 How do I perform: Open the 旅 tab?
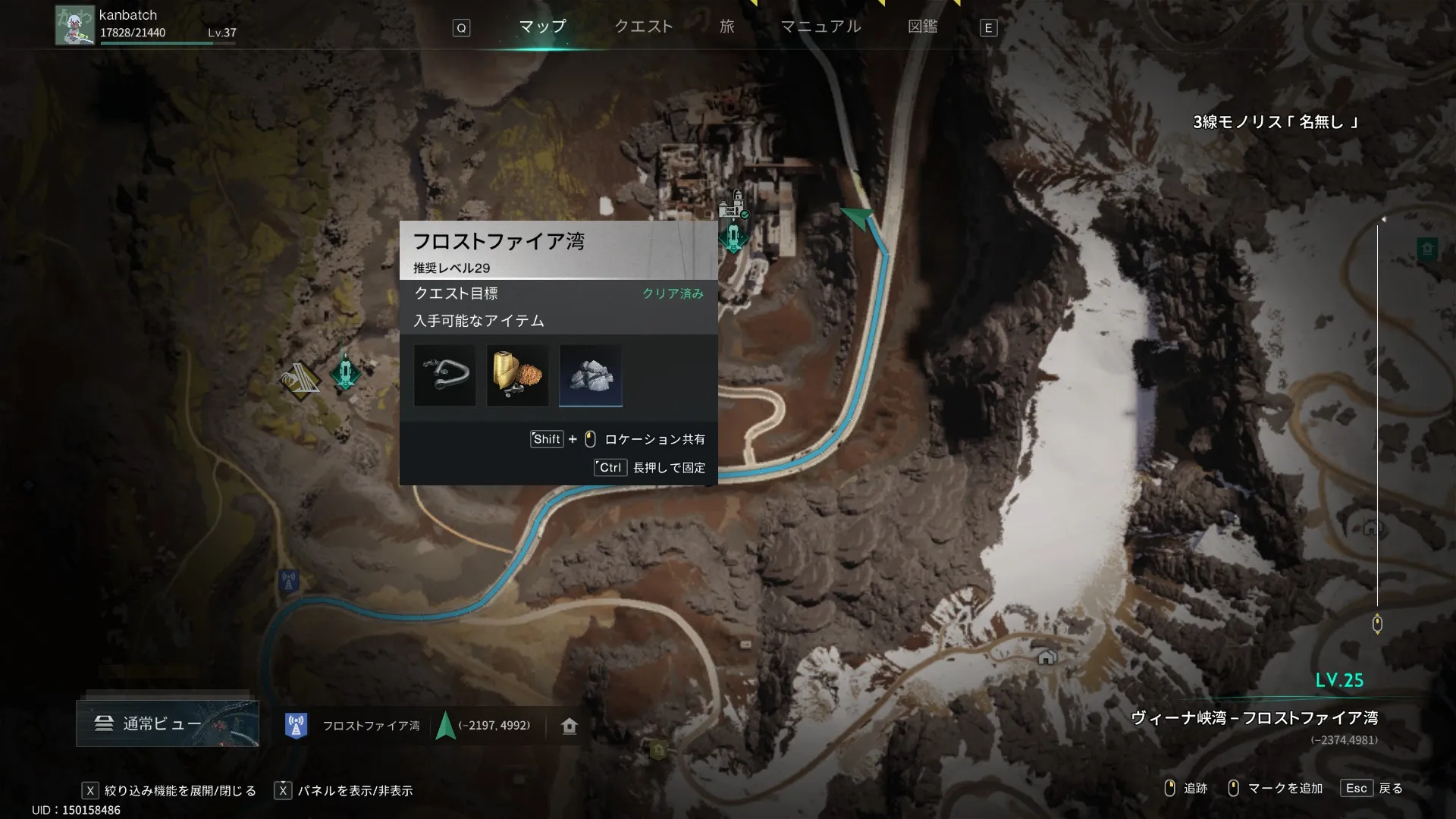pos(727,27)
